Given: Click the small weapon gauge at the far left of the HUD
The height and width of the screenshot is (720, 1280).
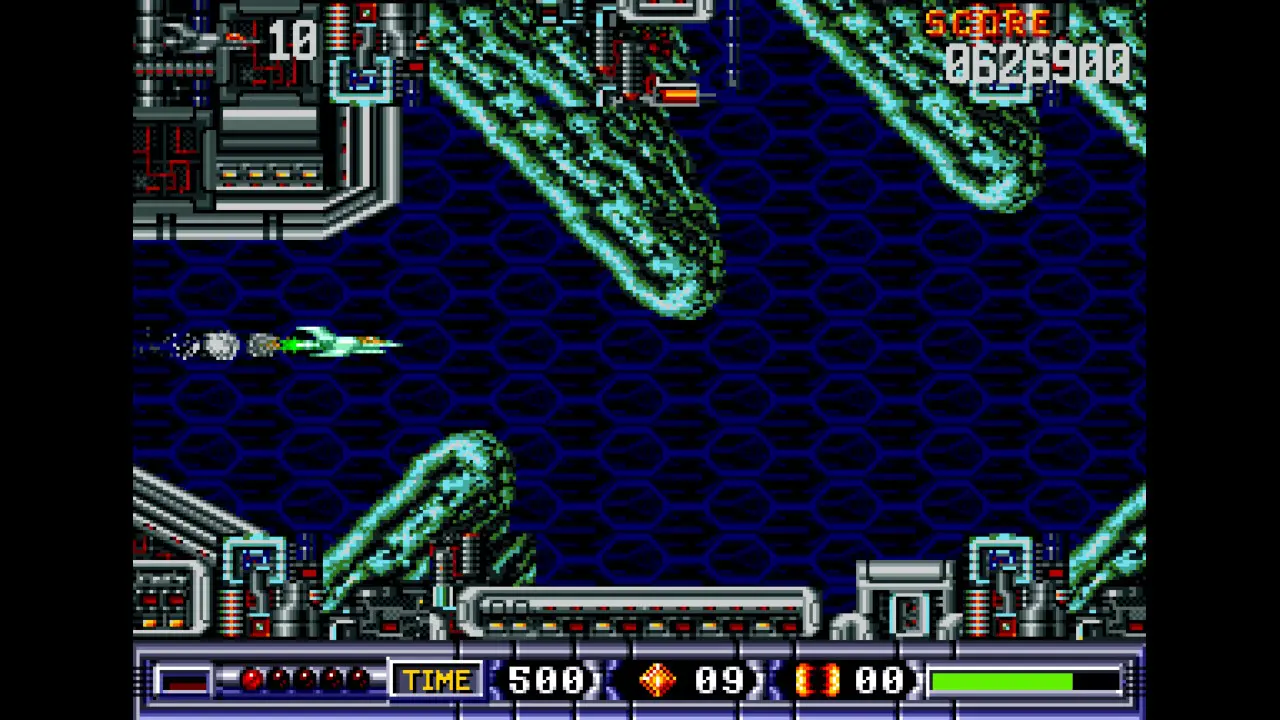Looking at the screenshot, I should point(186,680).
